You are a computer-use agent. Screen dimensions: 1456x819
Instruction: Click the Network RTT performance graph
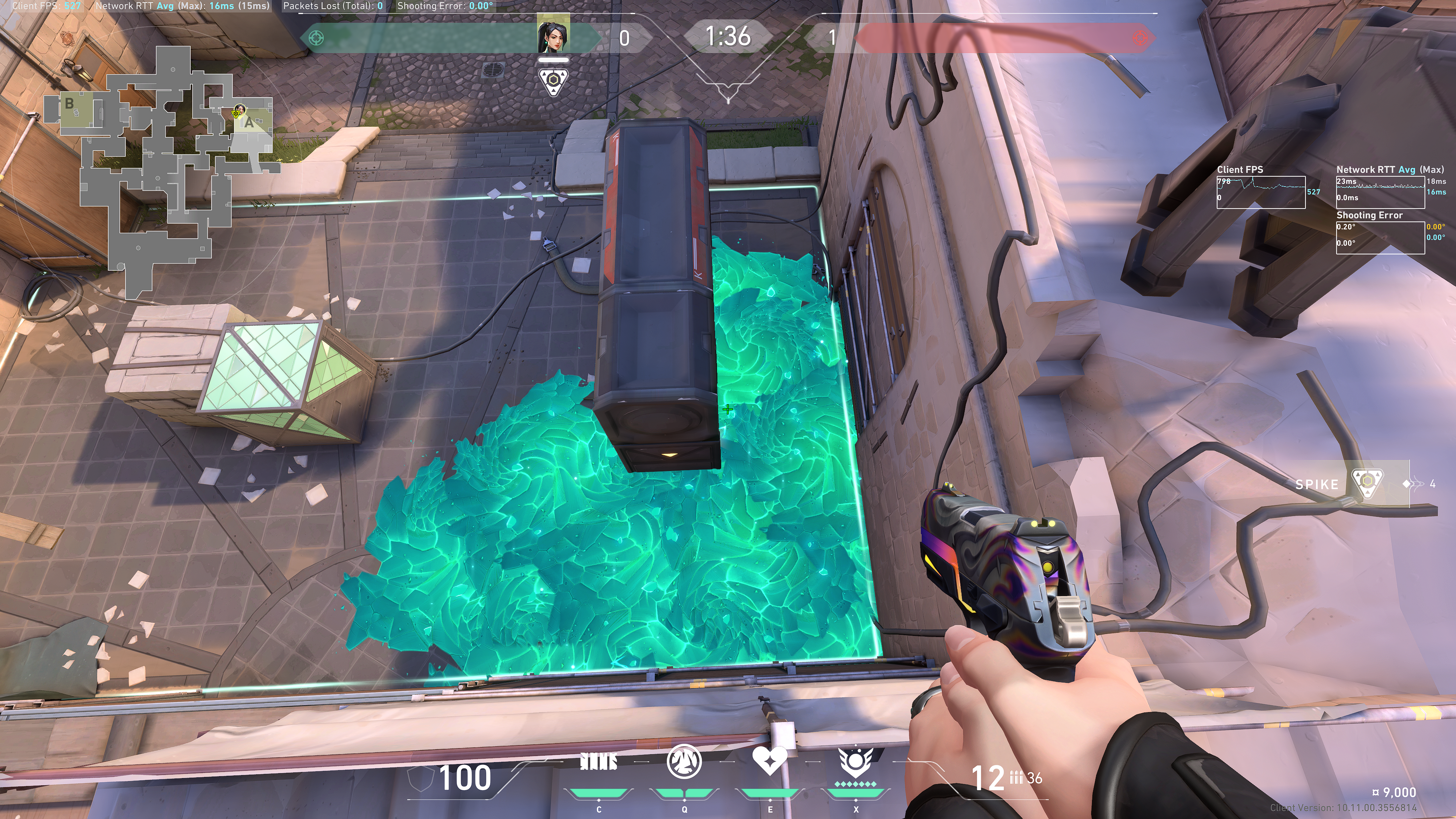tap(1379, 192)
